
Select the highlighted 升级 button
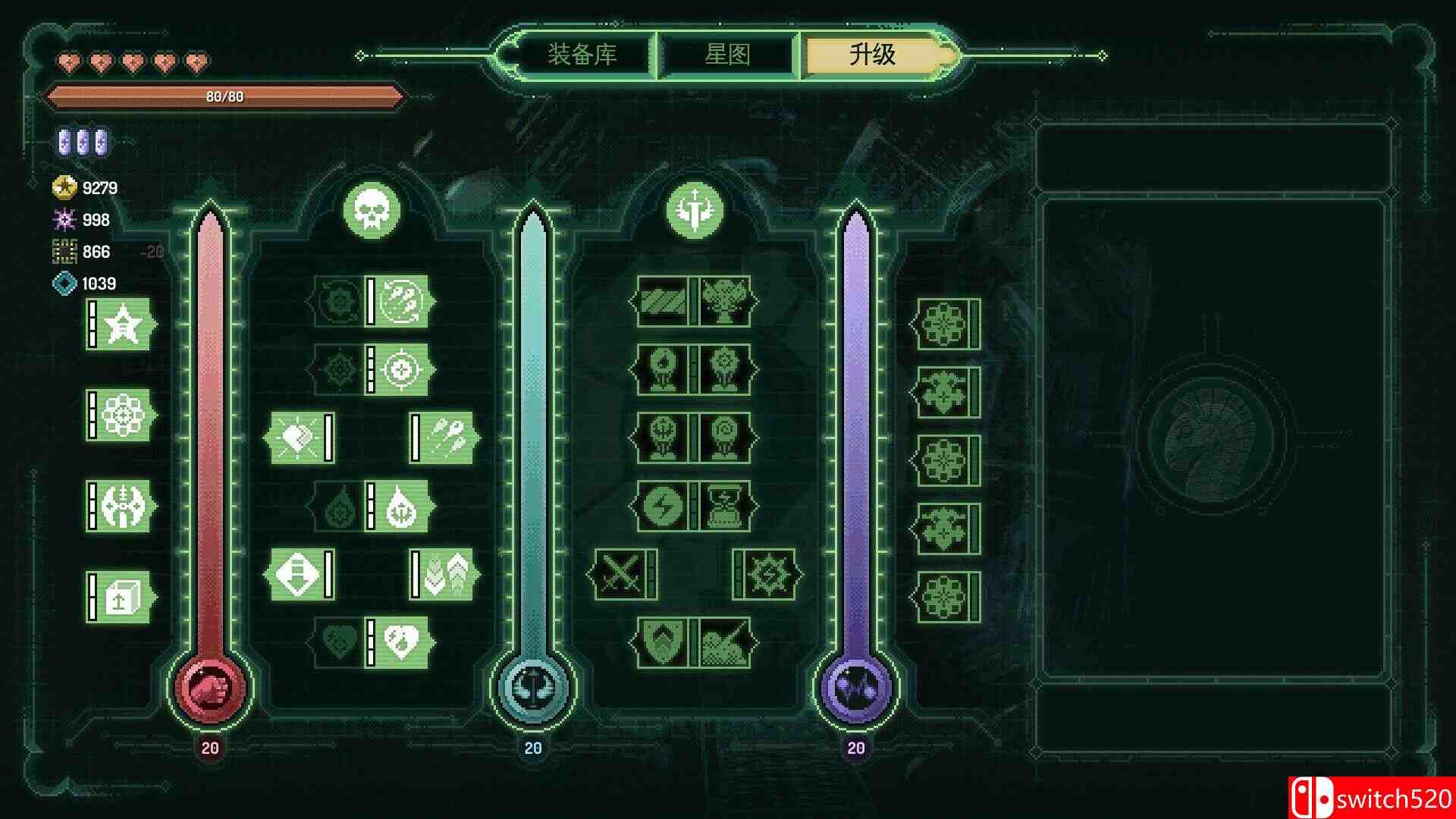tap(871, 54)
